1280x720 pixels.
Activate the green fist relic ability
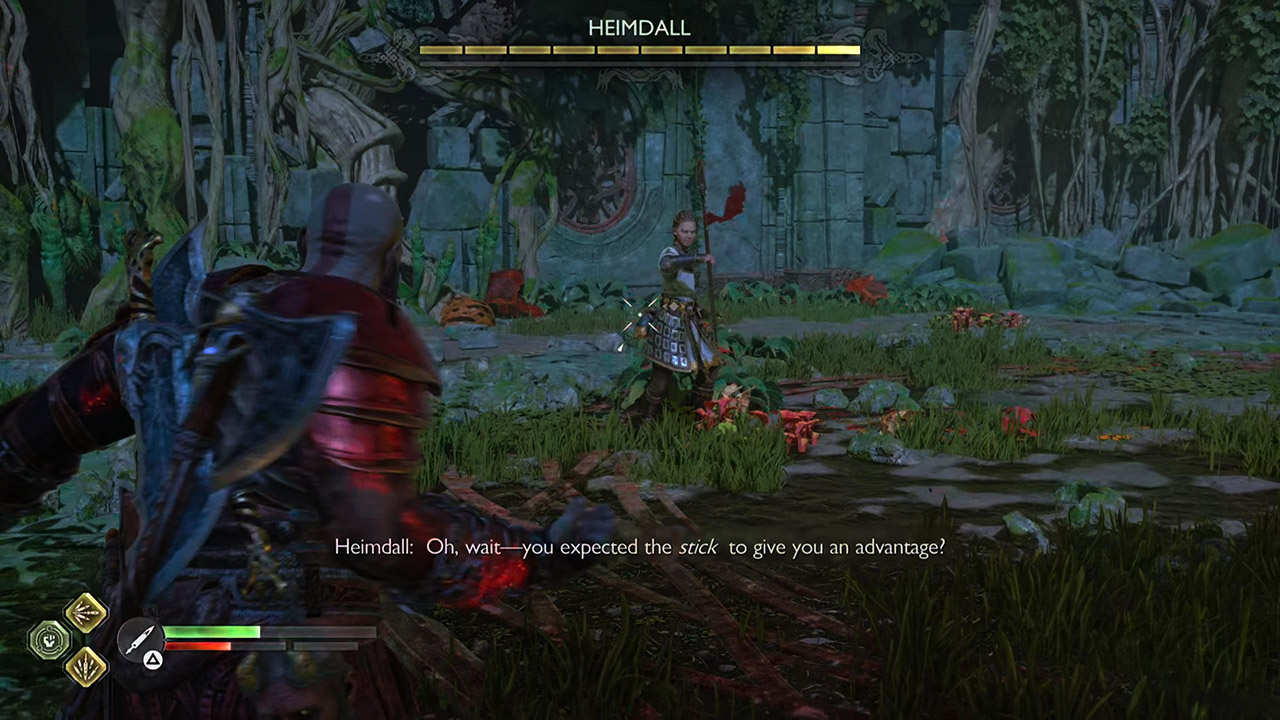click(x=48, y=640)
